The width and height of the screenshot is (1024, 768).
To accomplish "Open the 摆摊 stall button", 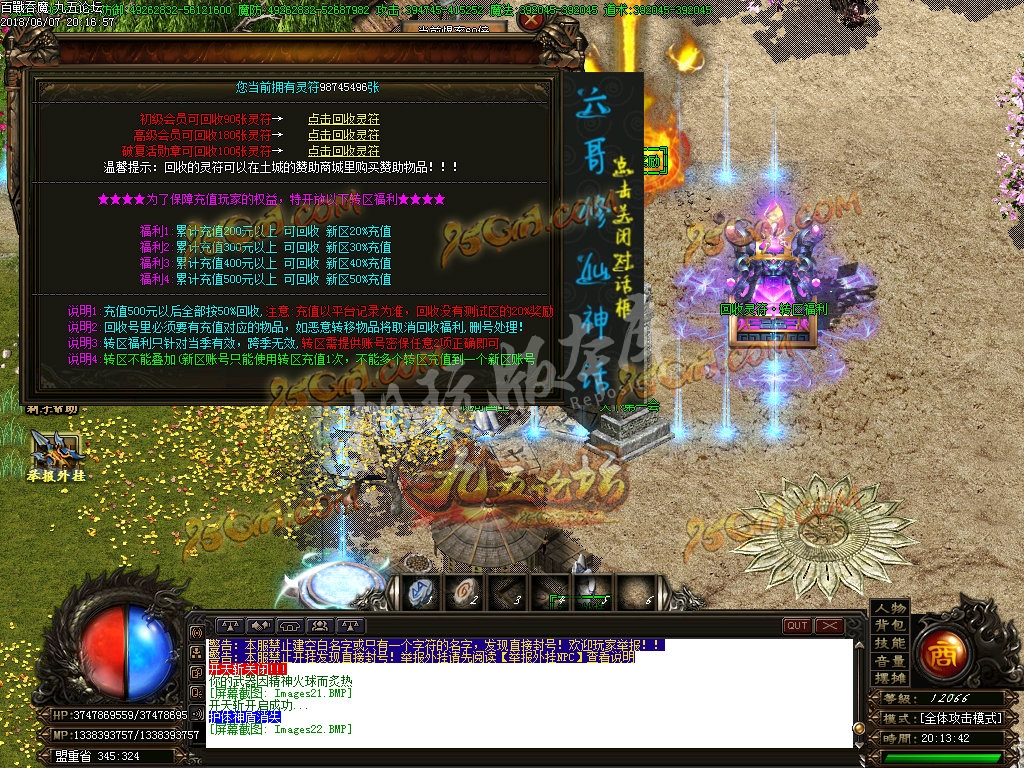I will pyautogui.click(x=889, y=677).
